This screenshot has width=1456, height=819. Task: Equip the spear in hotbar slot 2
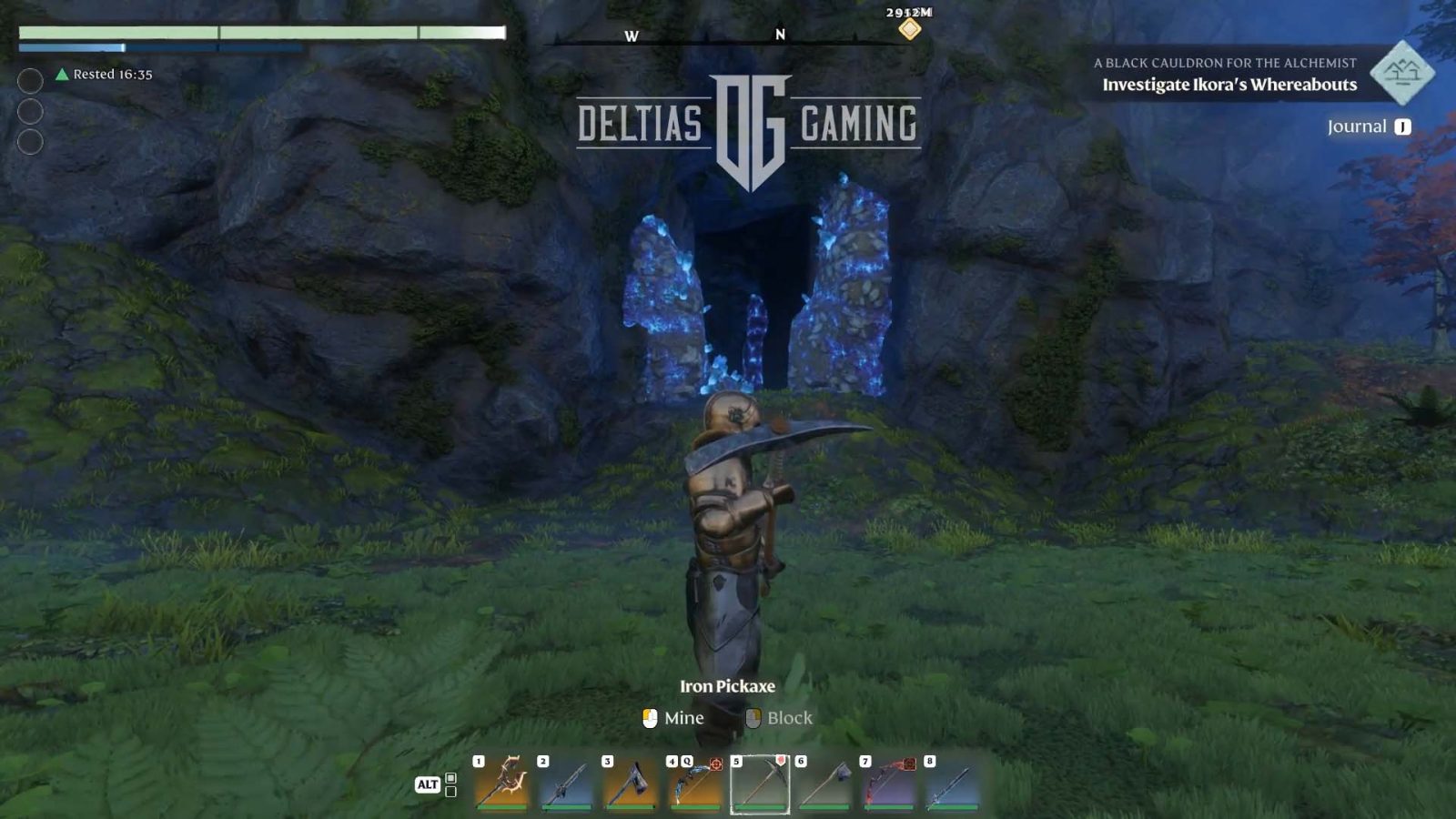566,784
